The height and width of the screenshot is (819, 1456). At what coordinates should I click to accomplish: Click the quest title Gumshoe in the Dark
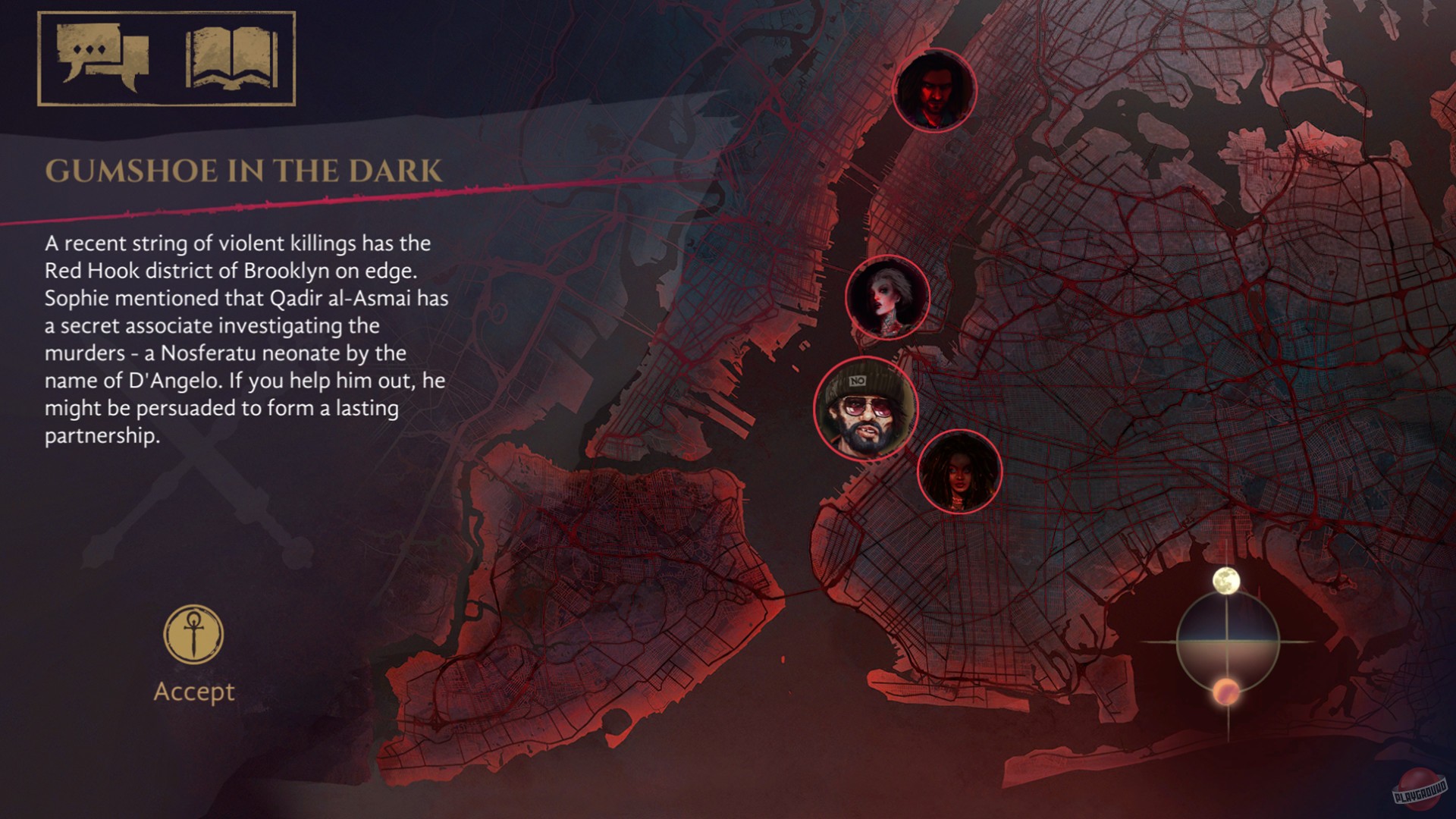[244, 171]
